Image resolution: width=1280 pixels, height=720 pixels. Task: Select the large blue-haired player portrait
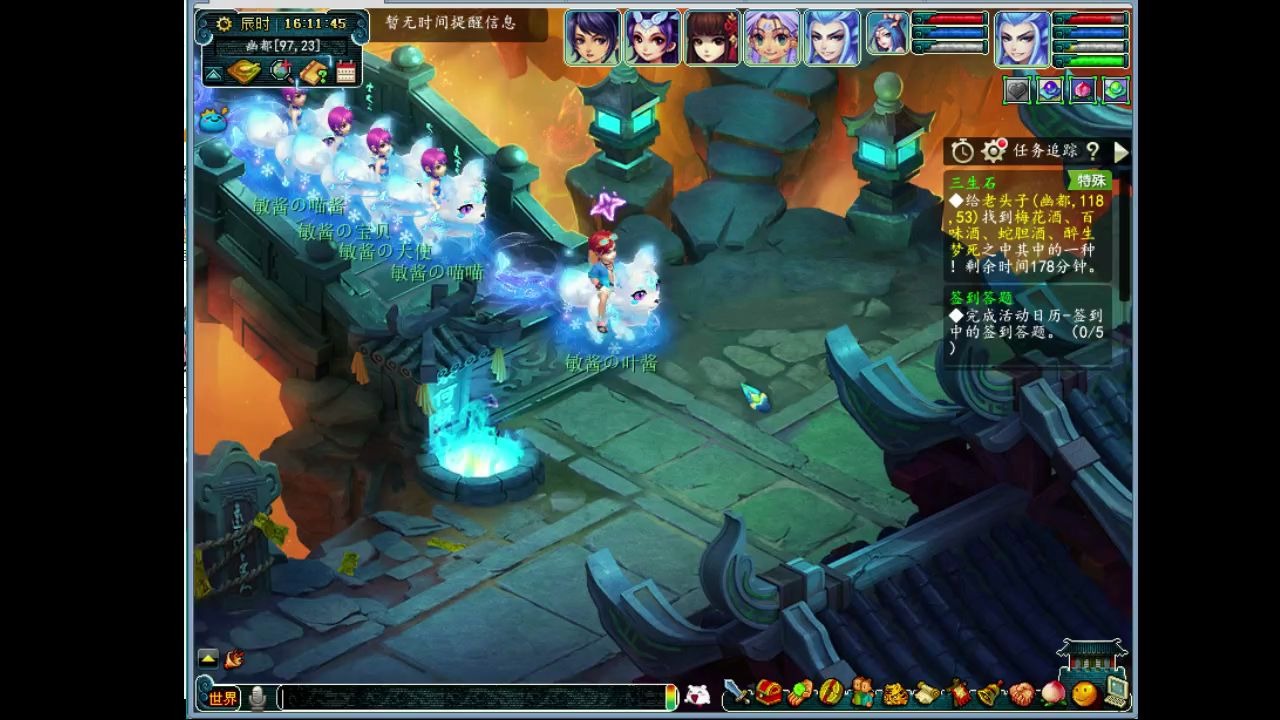coord(1022,39)
